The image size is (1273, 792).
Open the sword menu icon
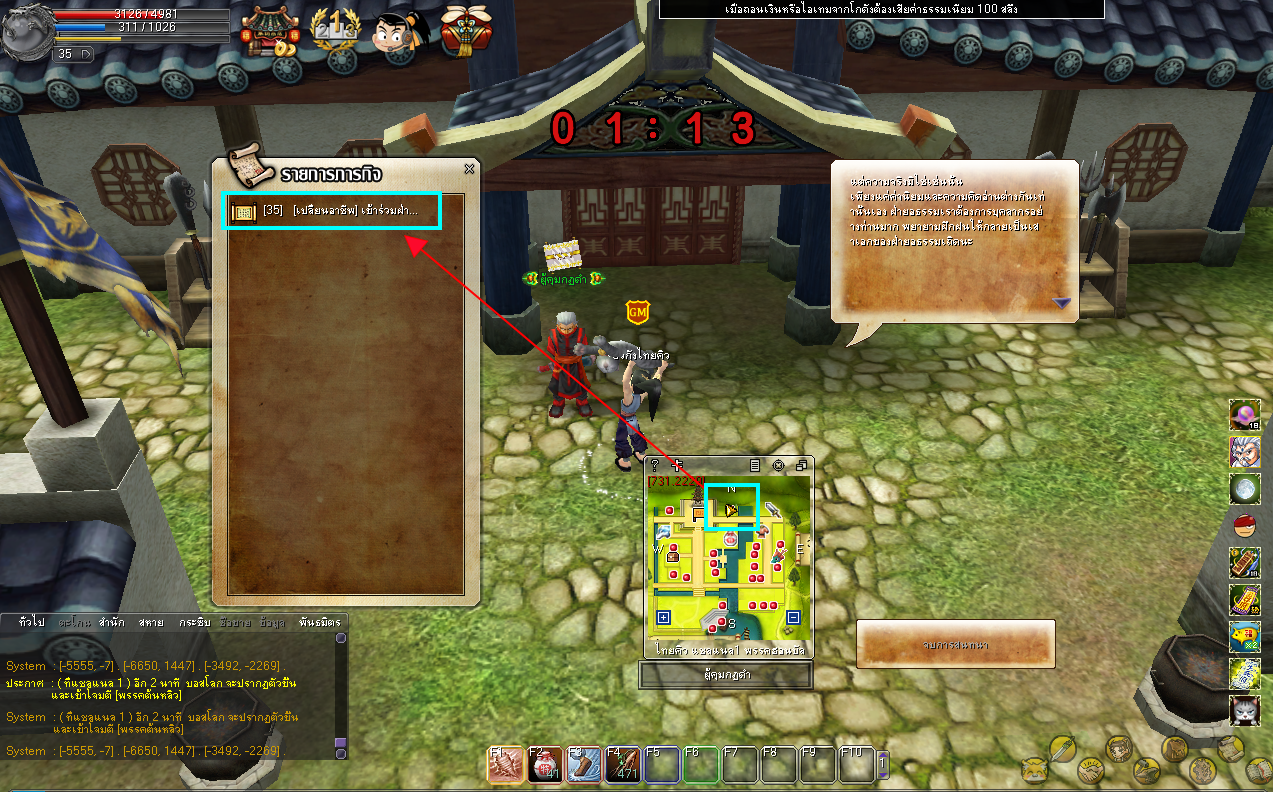1062,748
